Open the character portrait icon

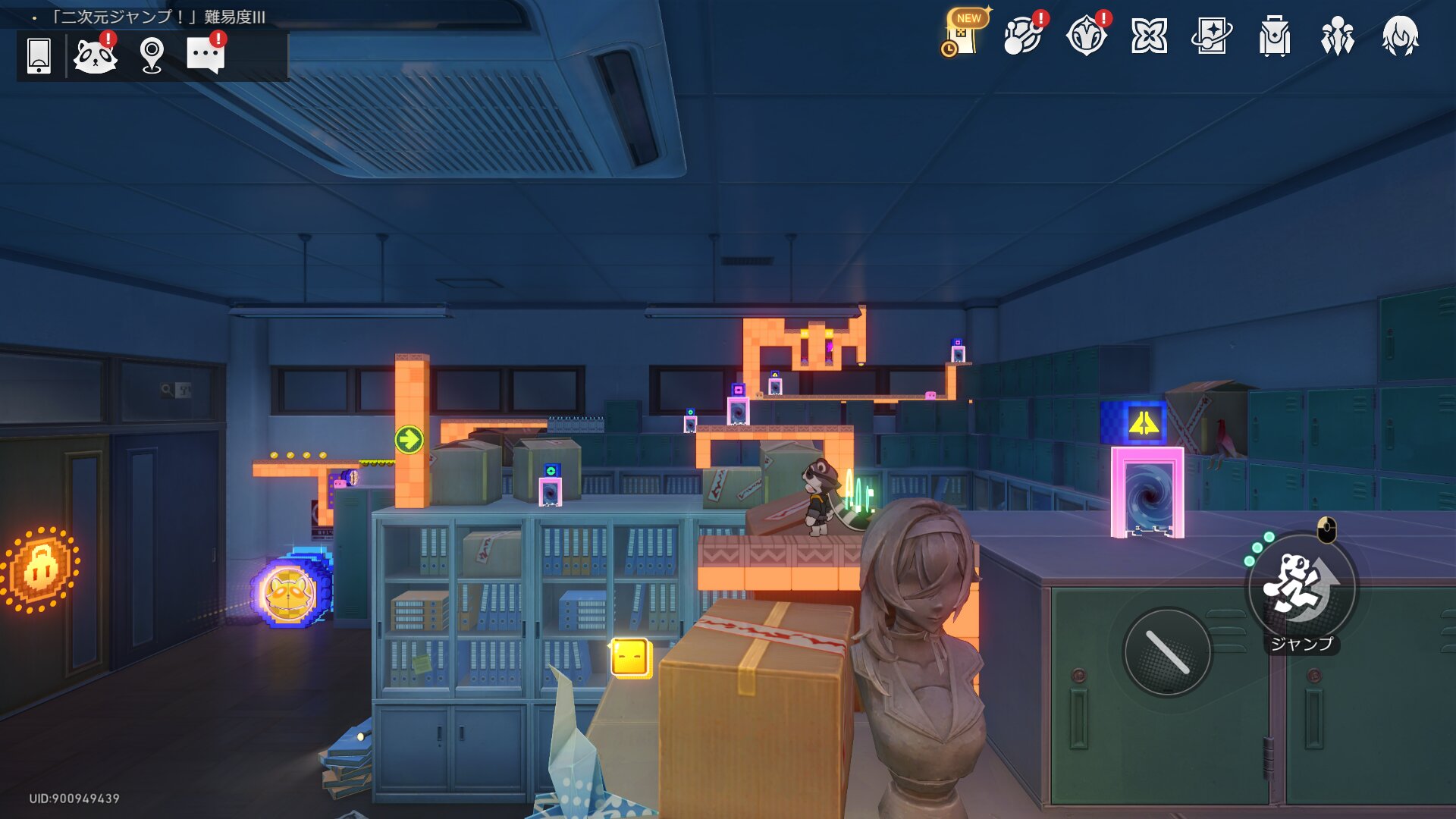[x=1400, y=36]
